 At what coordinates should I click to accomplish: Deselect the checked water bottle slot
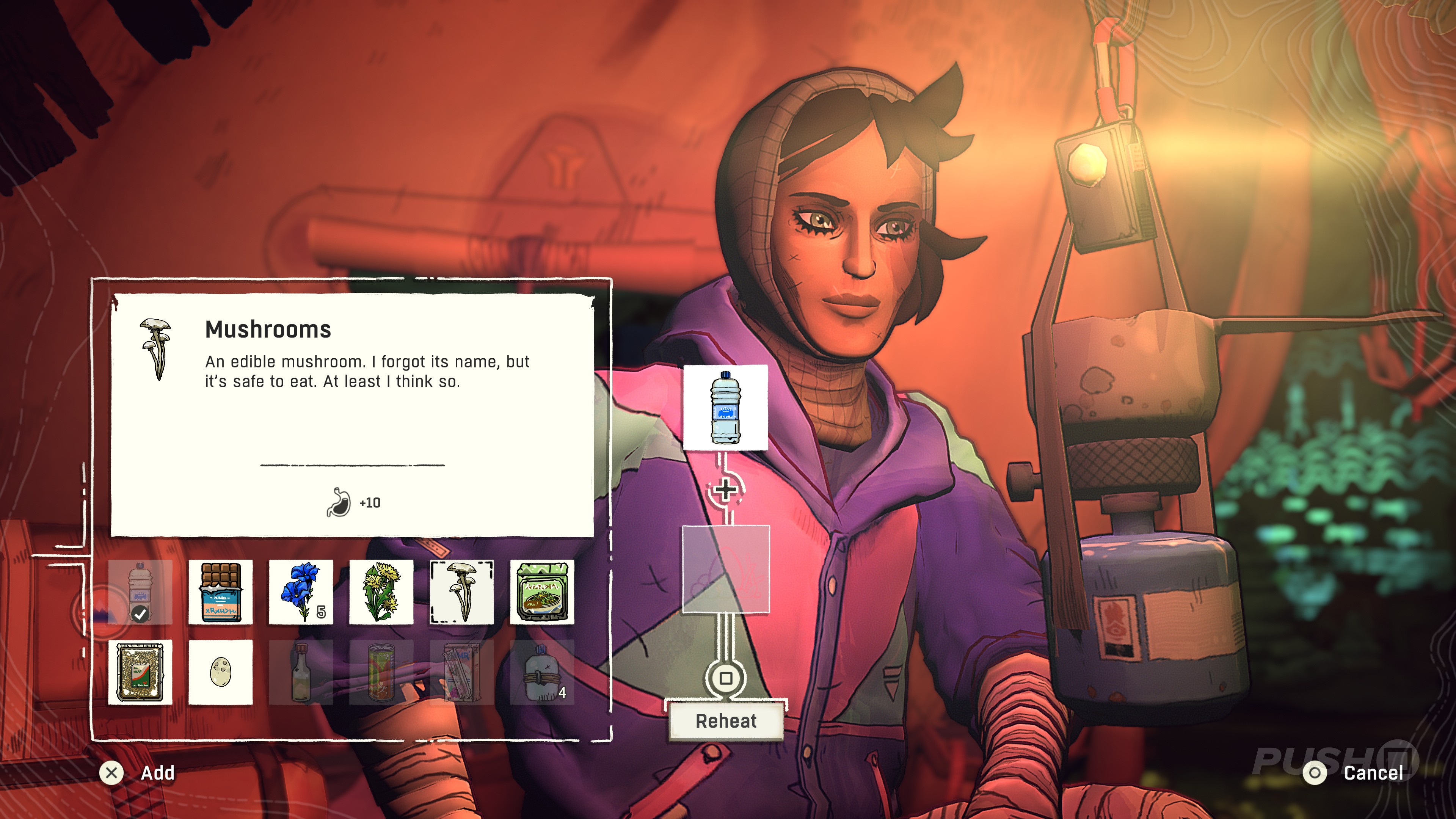tap(140, 592)
